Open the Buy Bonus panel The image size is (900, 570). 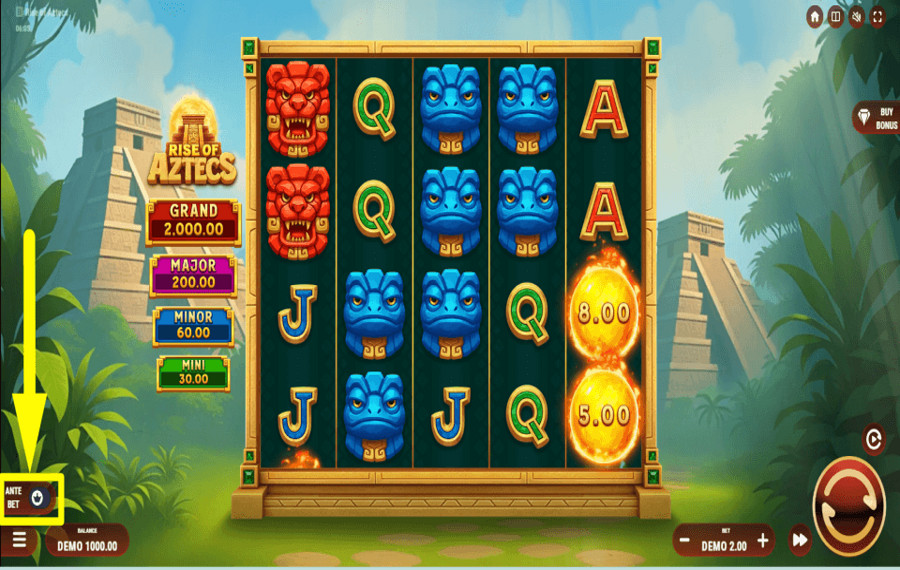(874, 118)
